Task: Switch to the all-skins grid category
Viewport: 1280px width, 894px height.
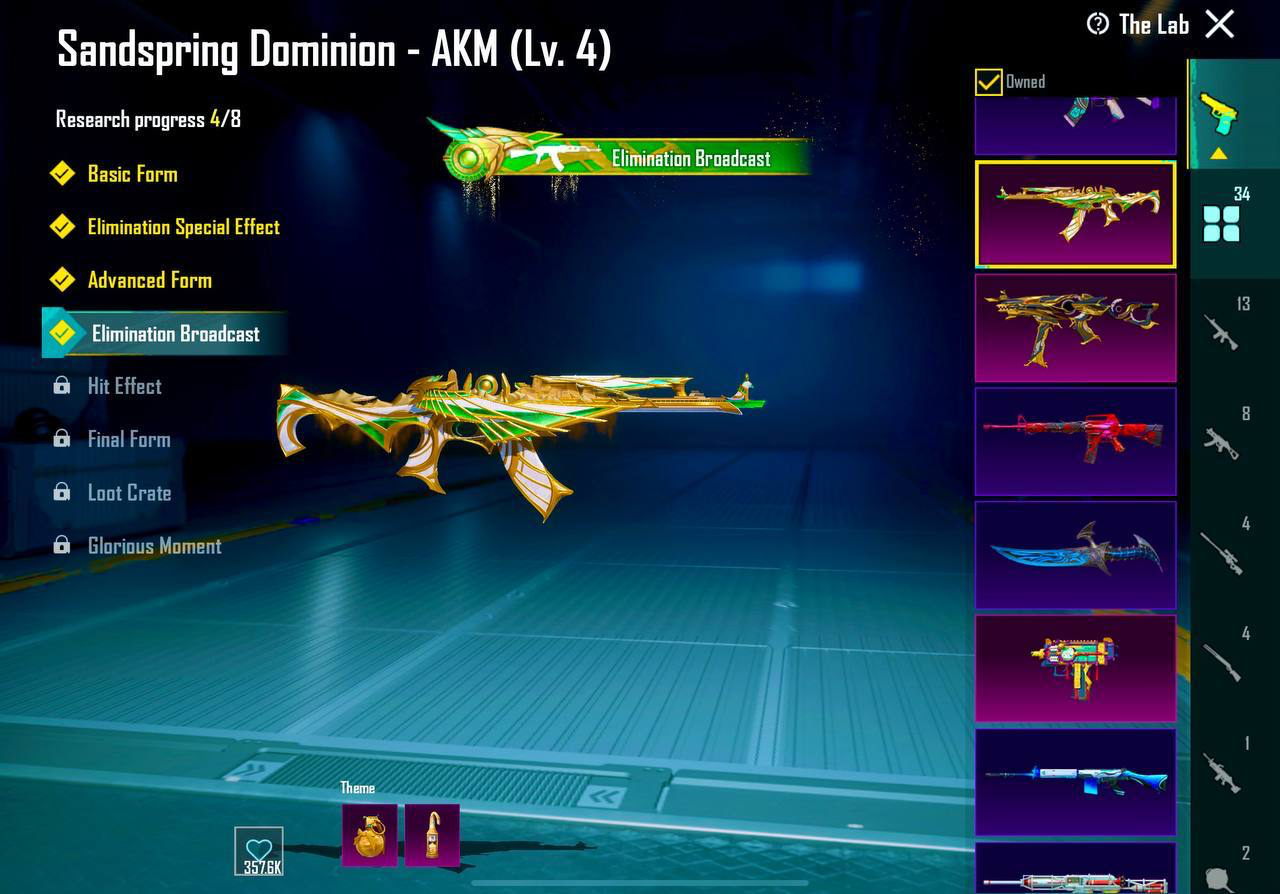Action: tap(1222, 222)
